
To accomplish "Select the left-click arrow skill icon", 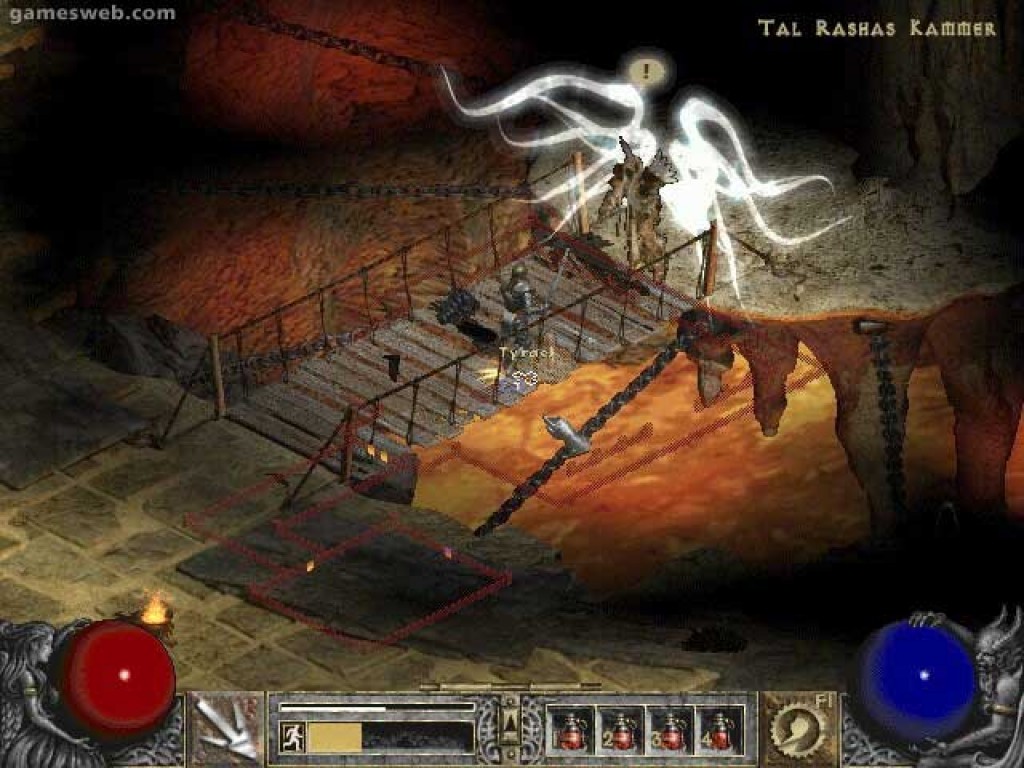I will (226, 727).
